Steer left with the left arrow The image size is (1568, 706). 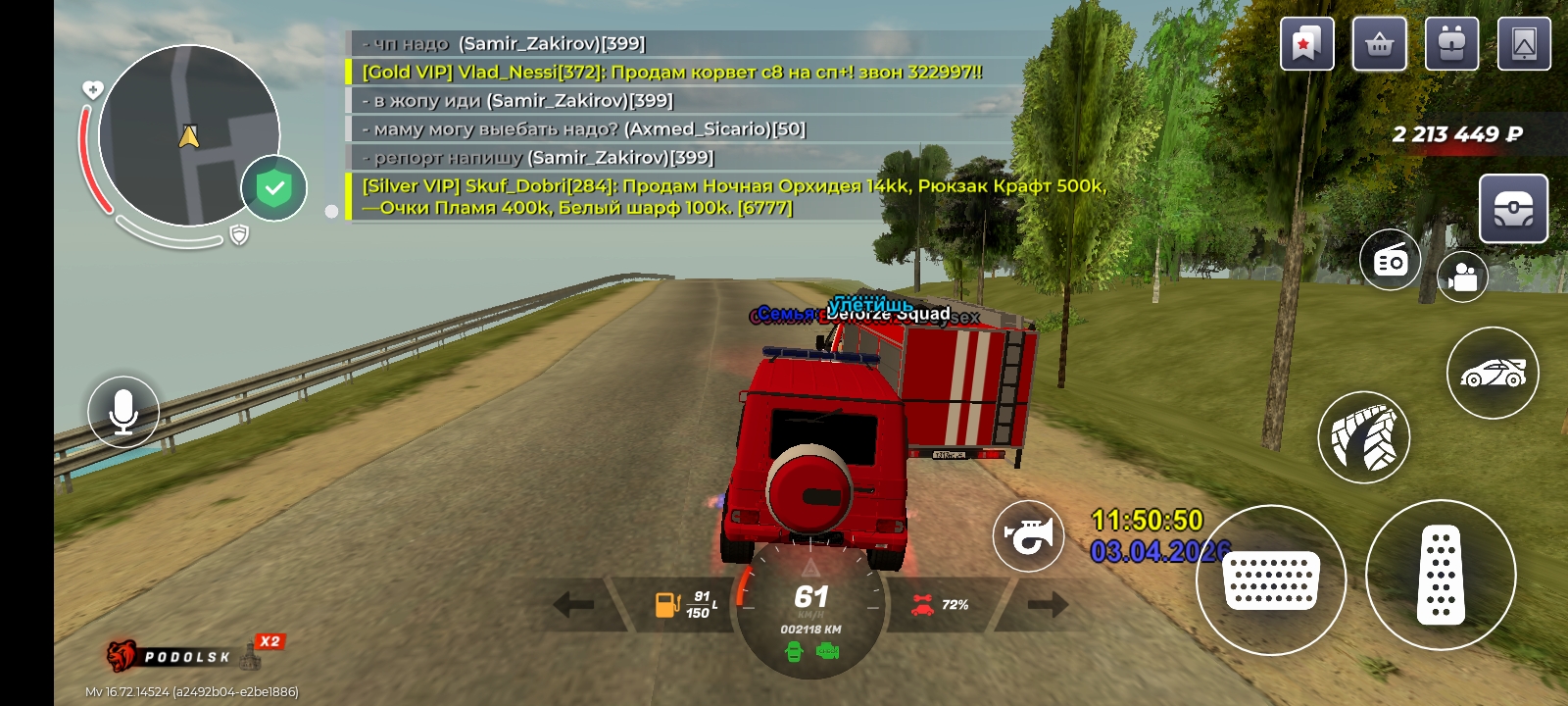[x=573, y=604]
